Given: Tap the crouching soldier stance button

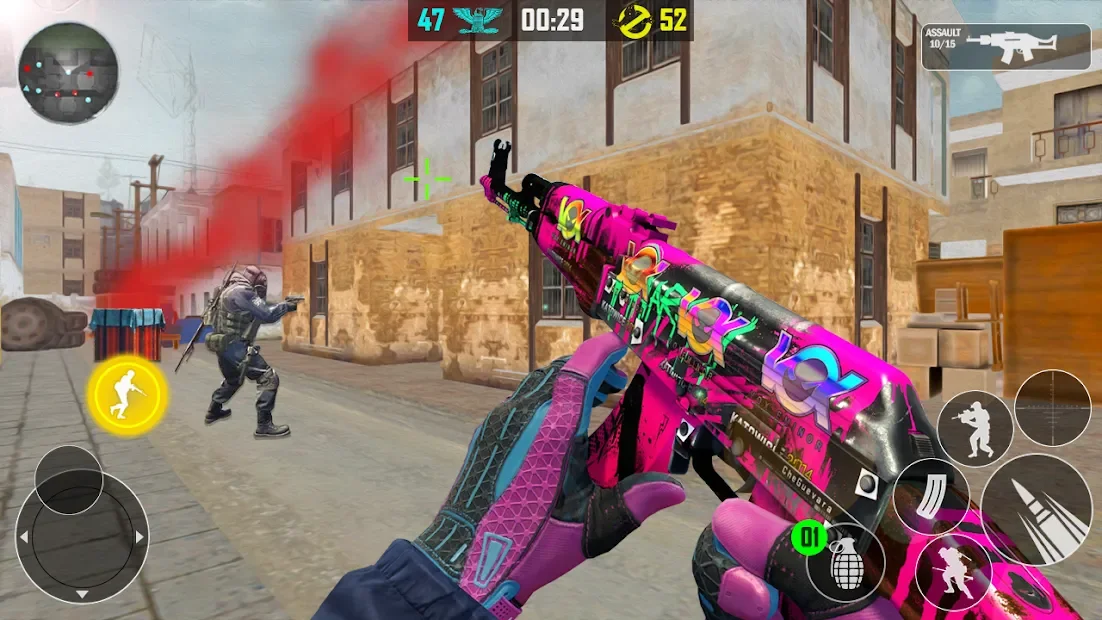Looking at the screenshot, I should click(x=953, y=572).
